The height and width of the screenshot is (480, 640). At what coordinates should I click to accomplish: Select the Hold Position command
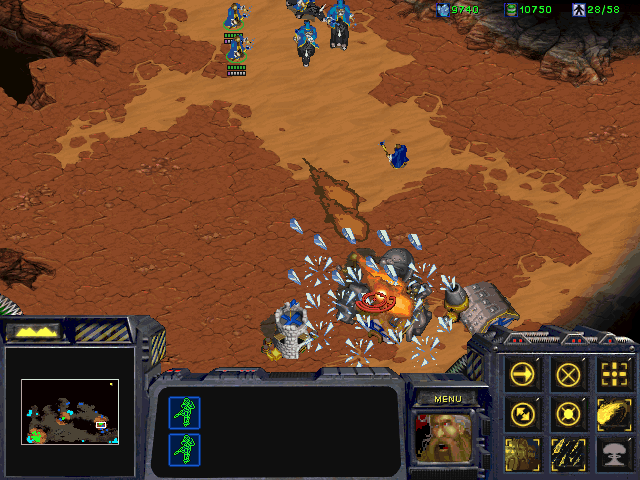pos(569,412)
